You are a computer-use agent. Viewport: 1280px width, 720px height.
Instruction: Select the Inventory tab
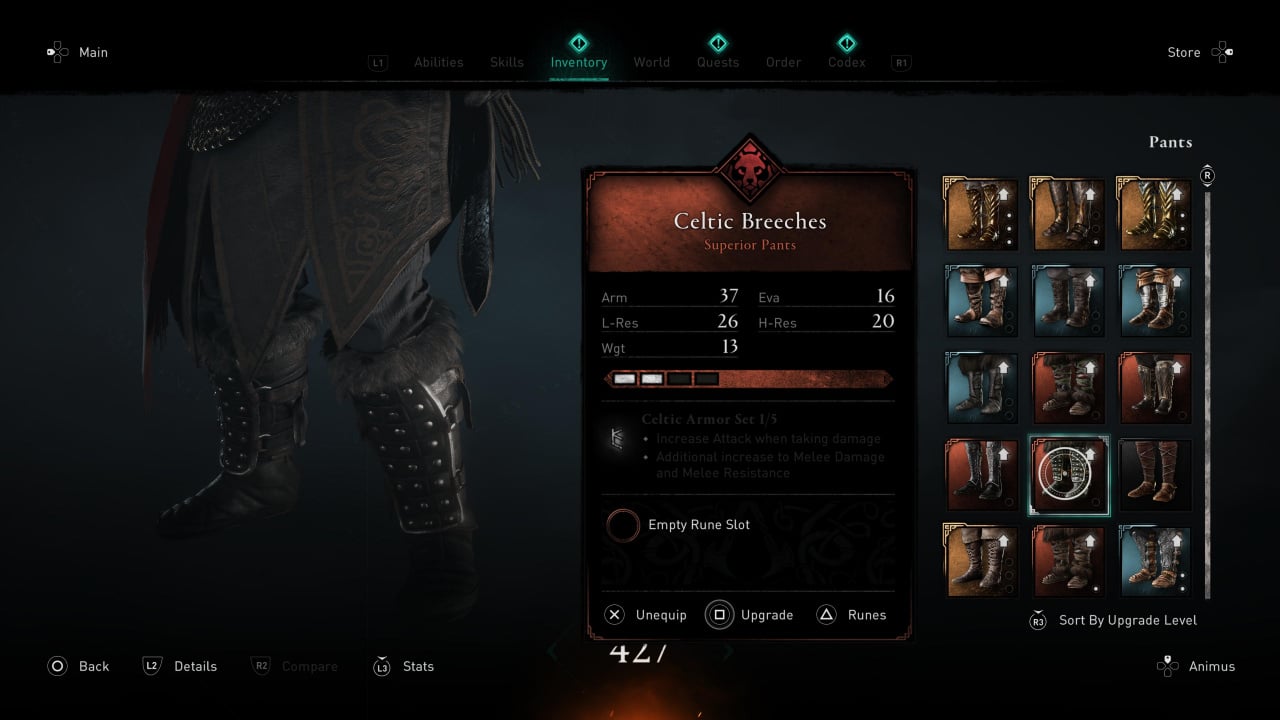578,62
